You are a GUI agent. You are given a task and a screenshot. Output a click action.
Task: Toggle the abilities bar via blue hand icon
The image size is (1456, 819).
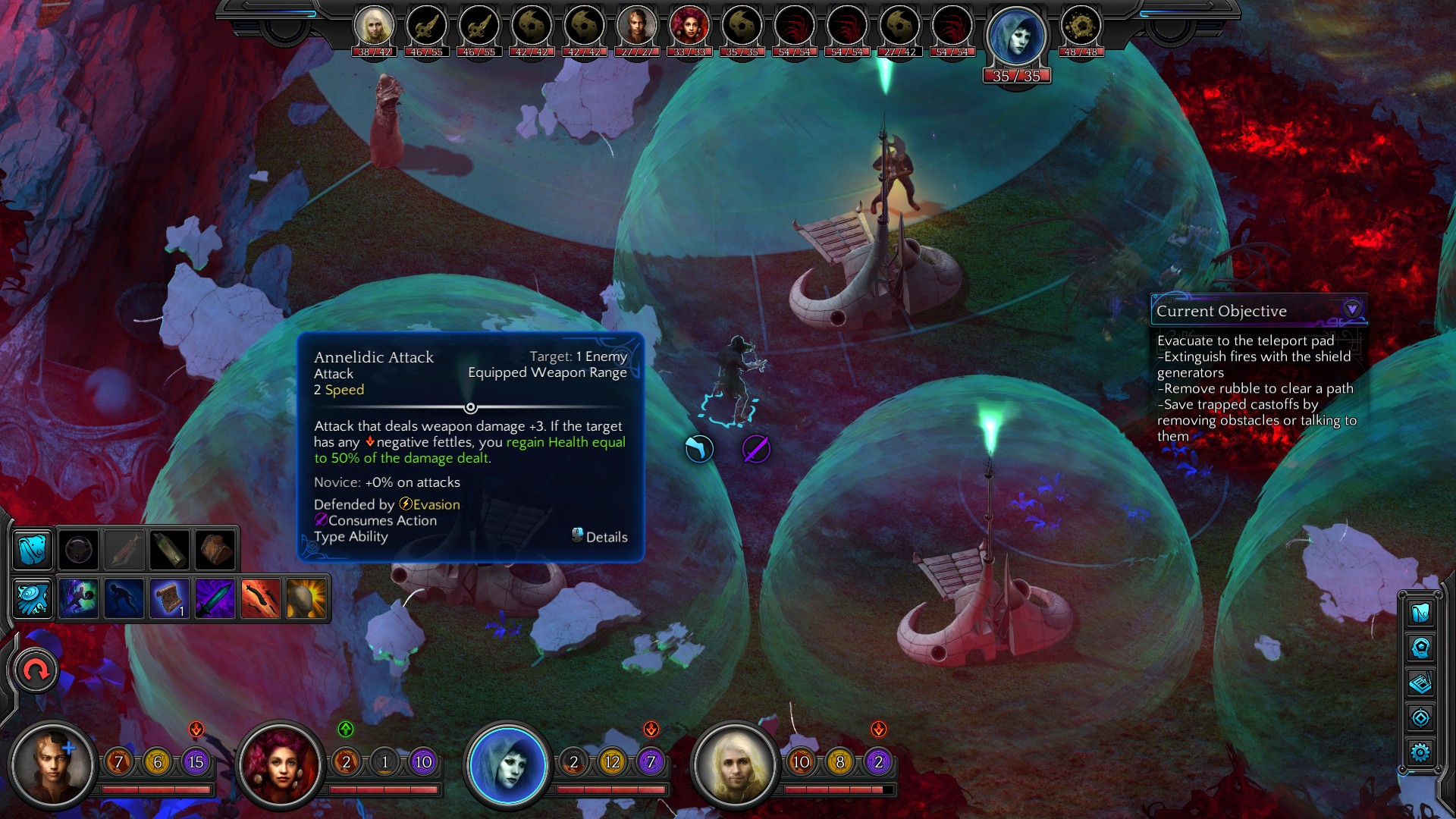click(x=33, y=598)
